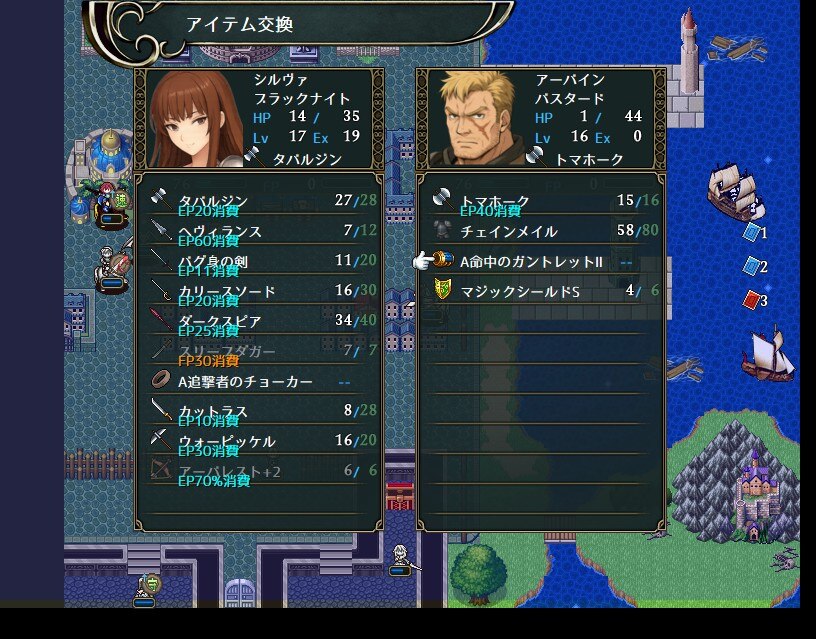Select タバルジン in Silva's item list
The height and width of the screenshot is (639, 816).
tap(258, 201)
